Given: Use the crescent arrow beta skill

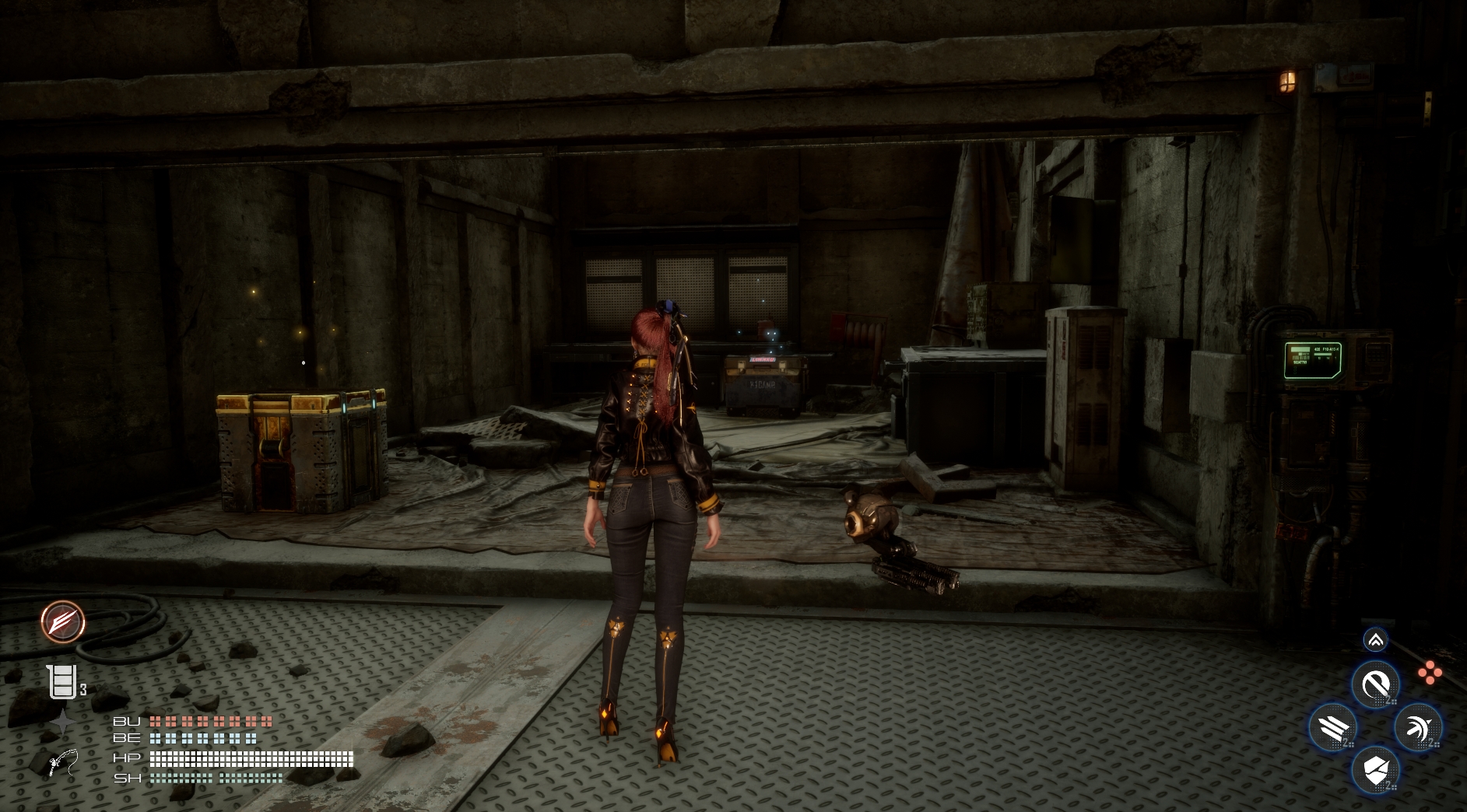Looking at the screenshot, I should (x=1418, y=728).
